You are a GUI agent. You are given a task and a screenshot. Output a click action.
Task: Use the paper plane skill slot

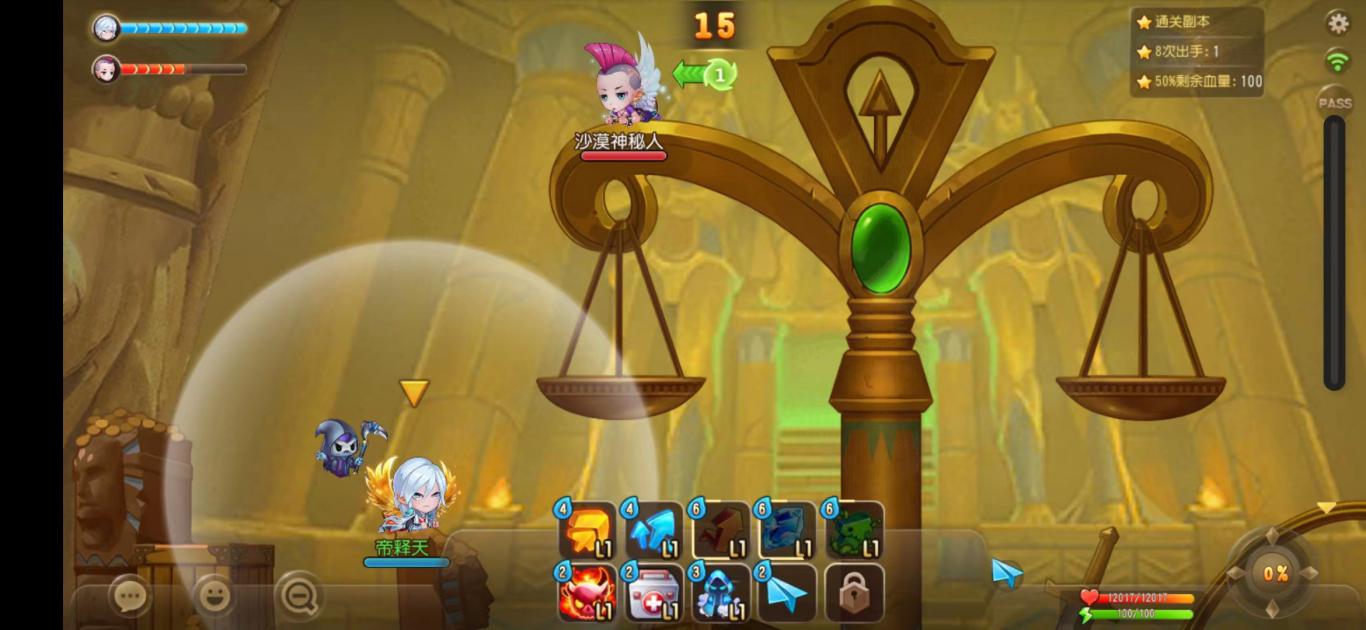[787, 593]
